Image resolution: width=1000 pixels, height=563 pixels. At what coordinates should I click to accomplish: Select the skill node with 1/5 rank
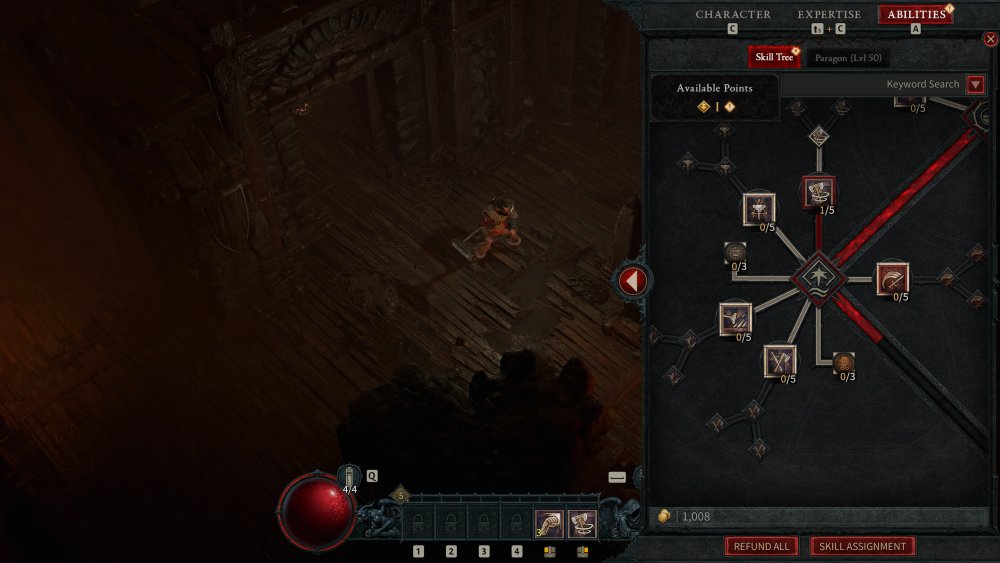point(819,190)
